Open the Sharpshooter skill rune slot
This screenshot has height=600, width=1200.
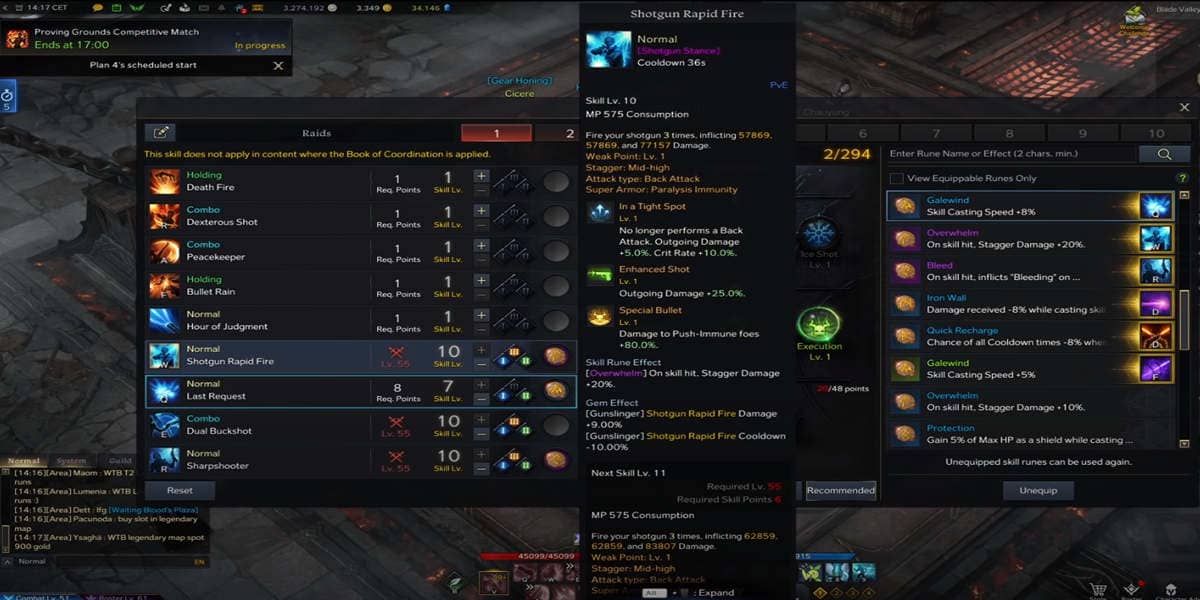[556, 460]
